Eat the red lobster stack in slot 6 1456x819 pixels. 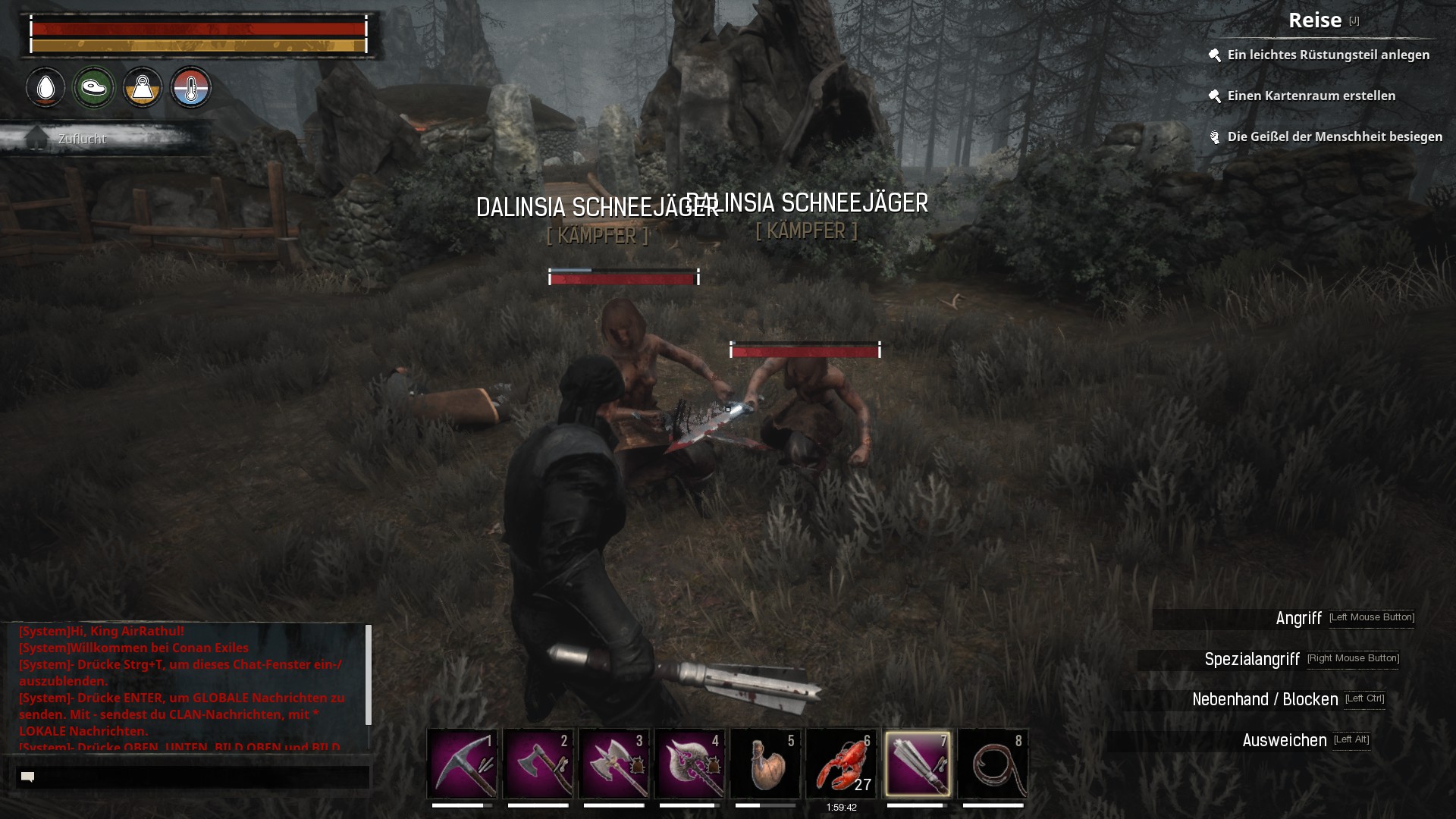pos(841,763)
